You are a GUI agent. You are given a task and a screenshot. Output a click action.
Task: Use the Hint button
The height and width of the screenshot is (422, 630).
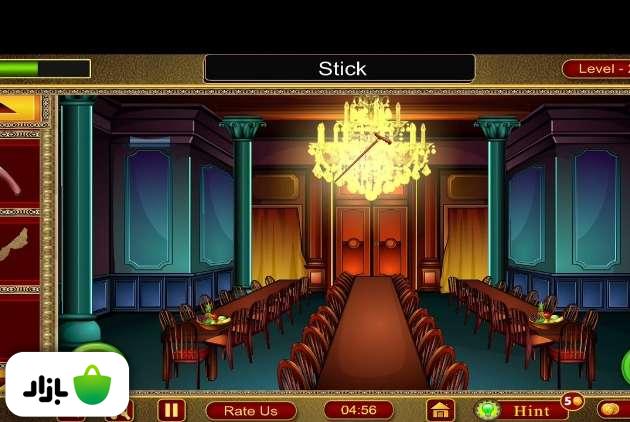click(518, 410)
